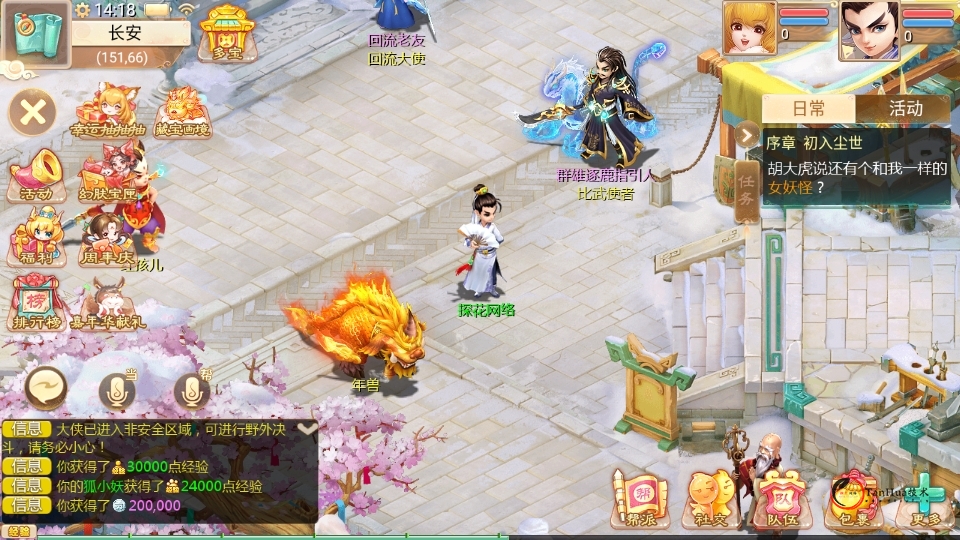Open the 帮派 guild menu
Image resolution: width=960 pixels, height=540 pixels.
pyautogui.click(x=639, y=499)
